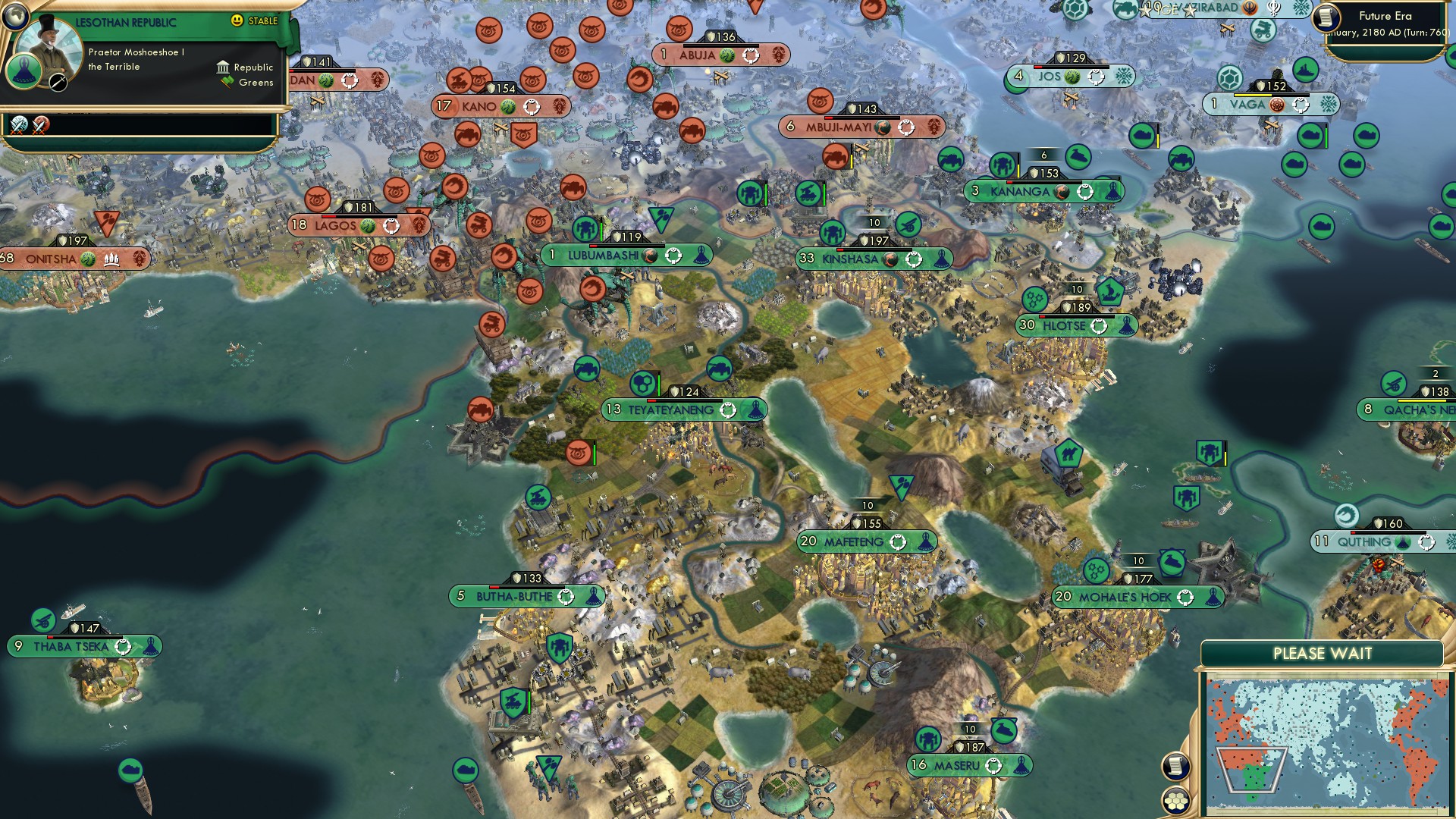The height and width of the screenshot is (819, 1456).
Task: Click the crossed-swords diplomacy icon below the leader panel
Action: (x=19, y=127)
